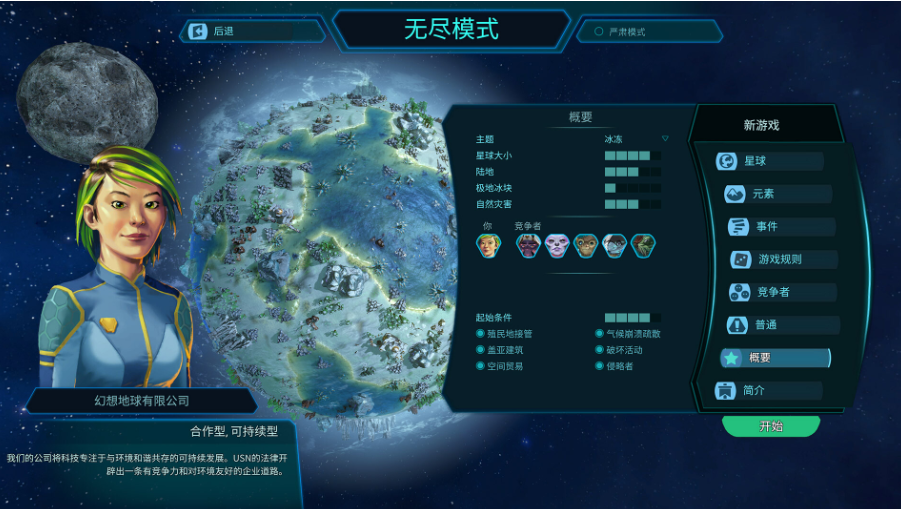Expand the 冰冻 theme dropdown
901x509 pixels.
pos(665,139)
